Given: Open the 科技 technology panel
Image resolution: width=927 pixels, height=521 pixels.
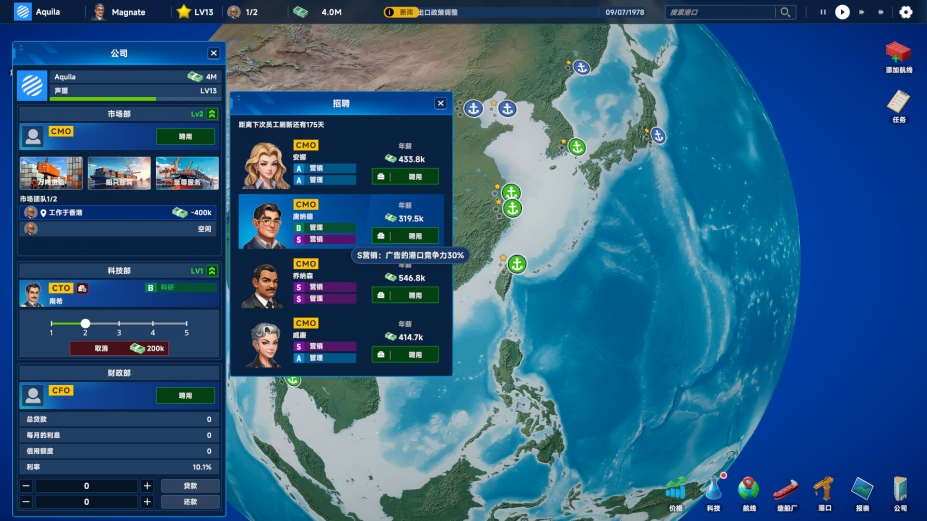Looking at the screenshot, I should click(x=712, y=492).
